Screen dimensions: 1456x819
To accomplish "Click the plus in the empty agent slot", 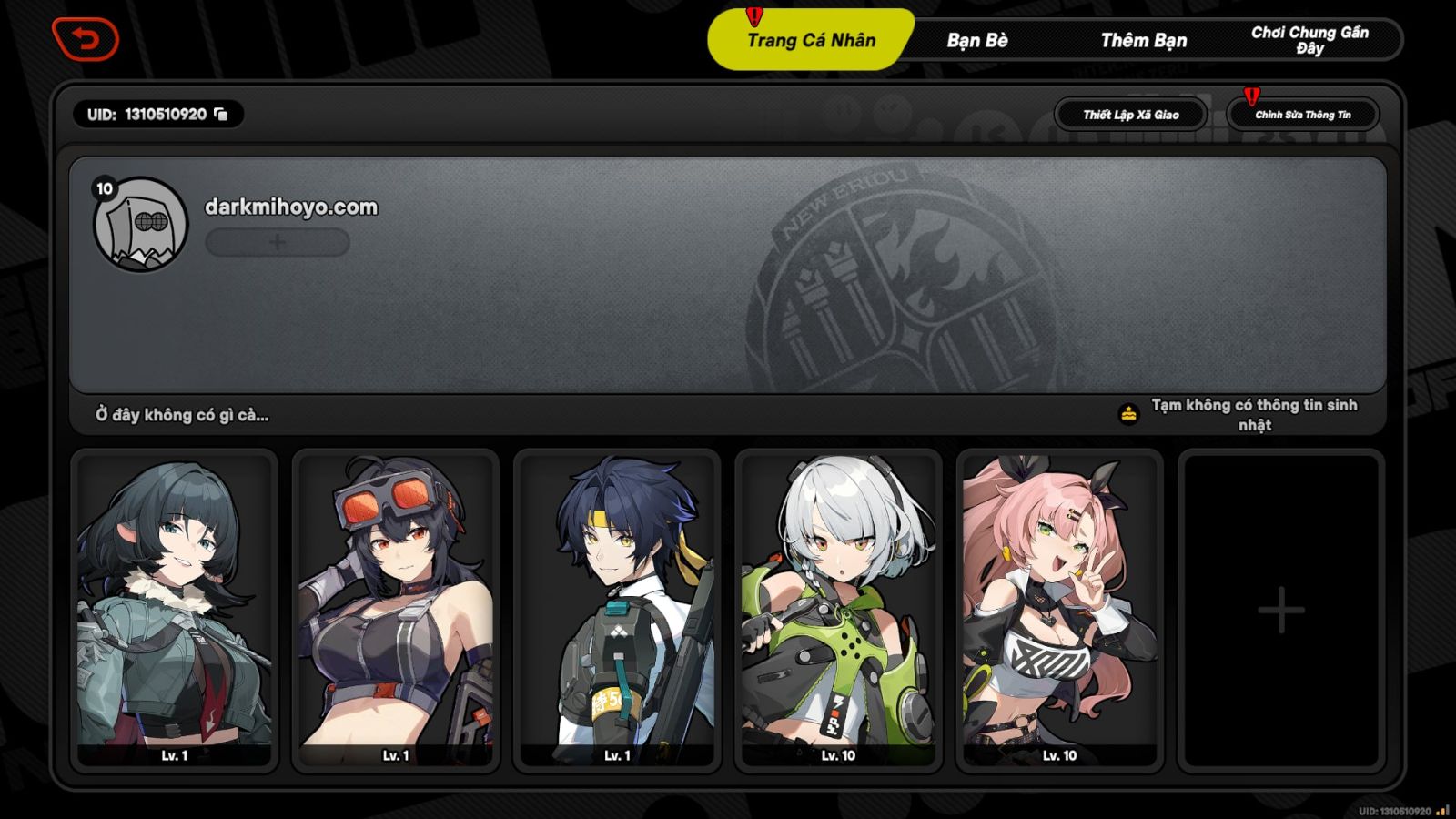I will pos(1281,608).
